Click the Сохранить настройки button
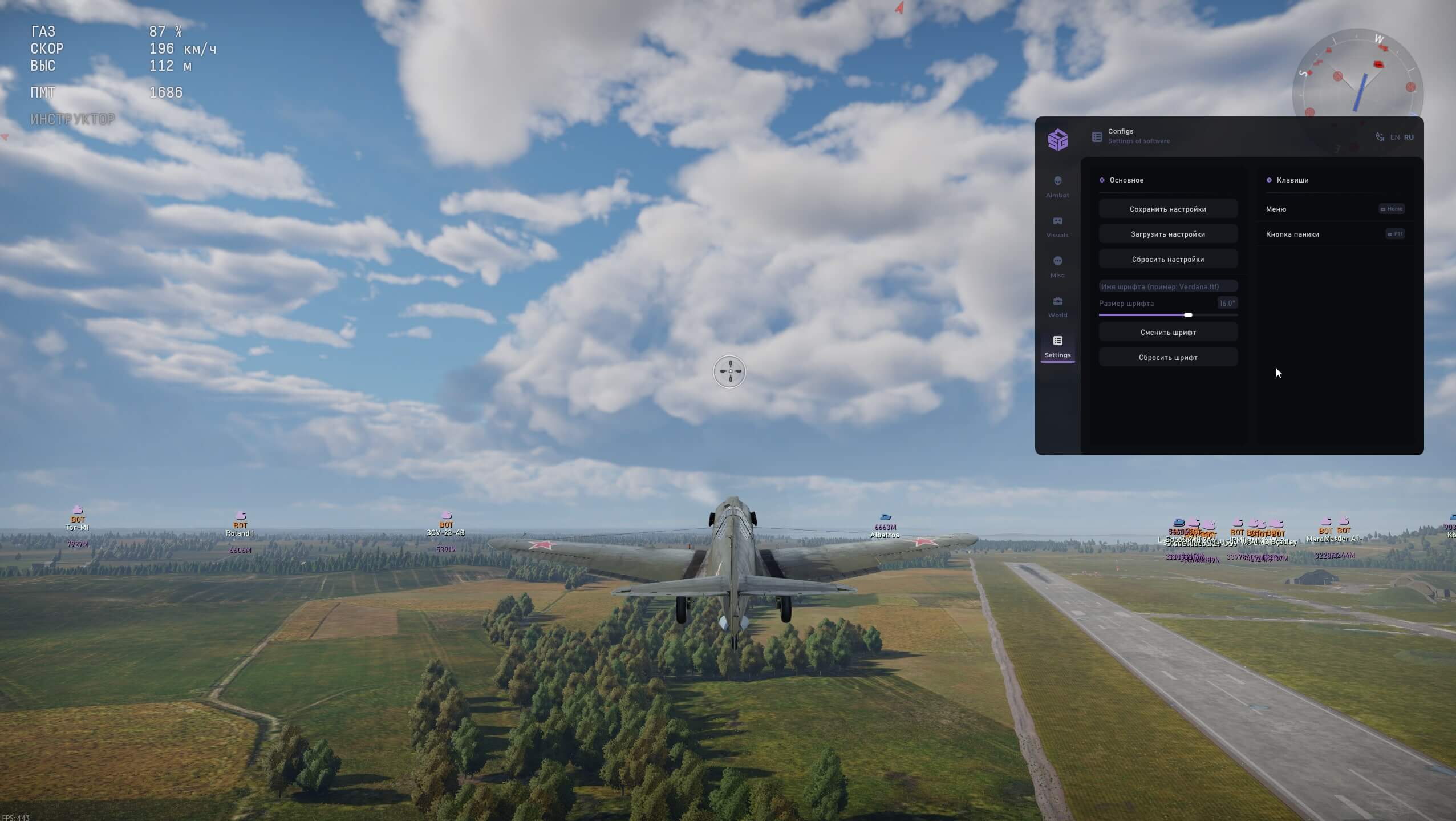This screenshot has width=1456, height=821. (1167, 209)
